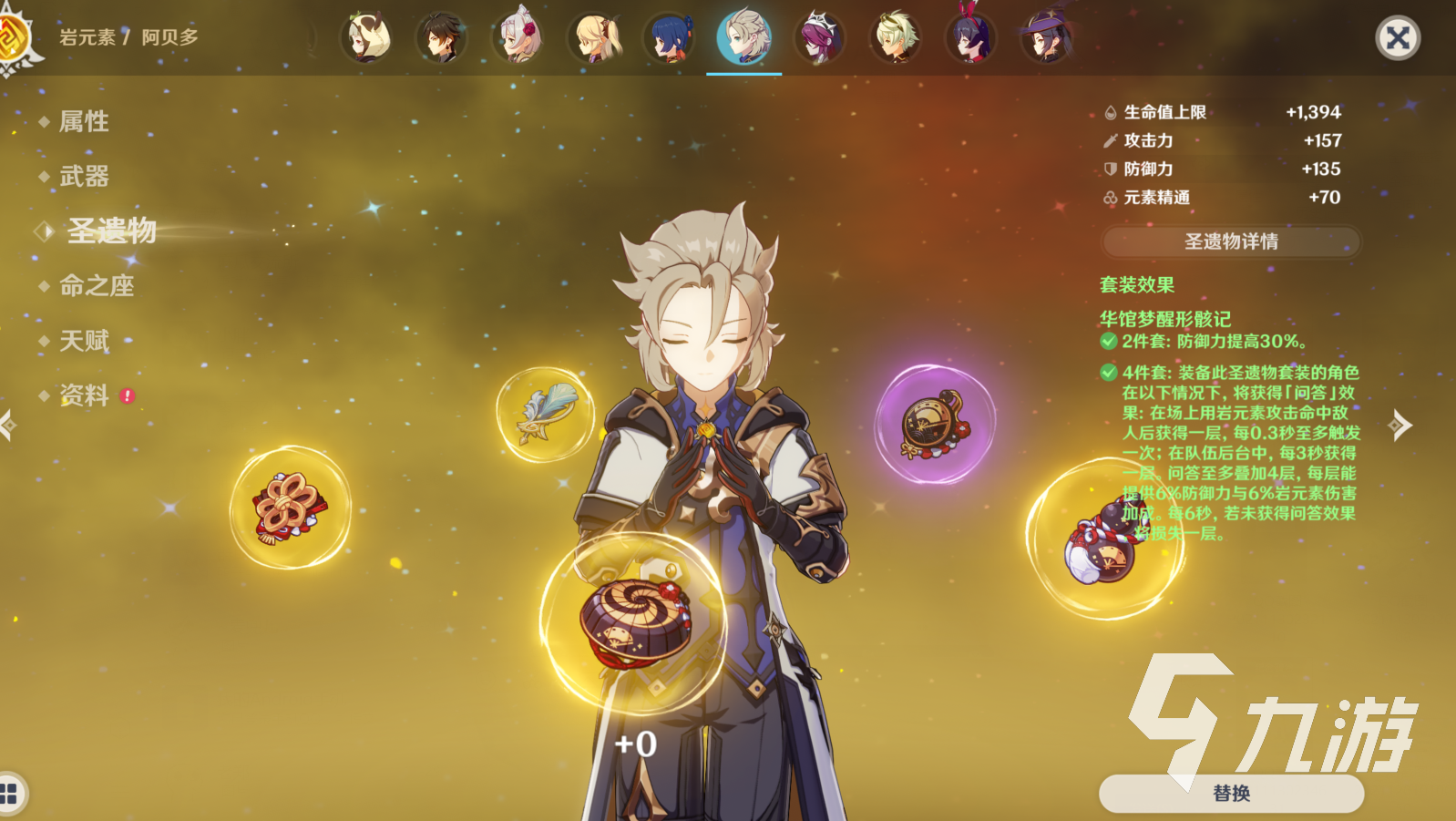Open the 资料 profile menu
The height and width of the screenshot is (821, 1456).
tap(84, 395)
